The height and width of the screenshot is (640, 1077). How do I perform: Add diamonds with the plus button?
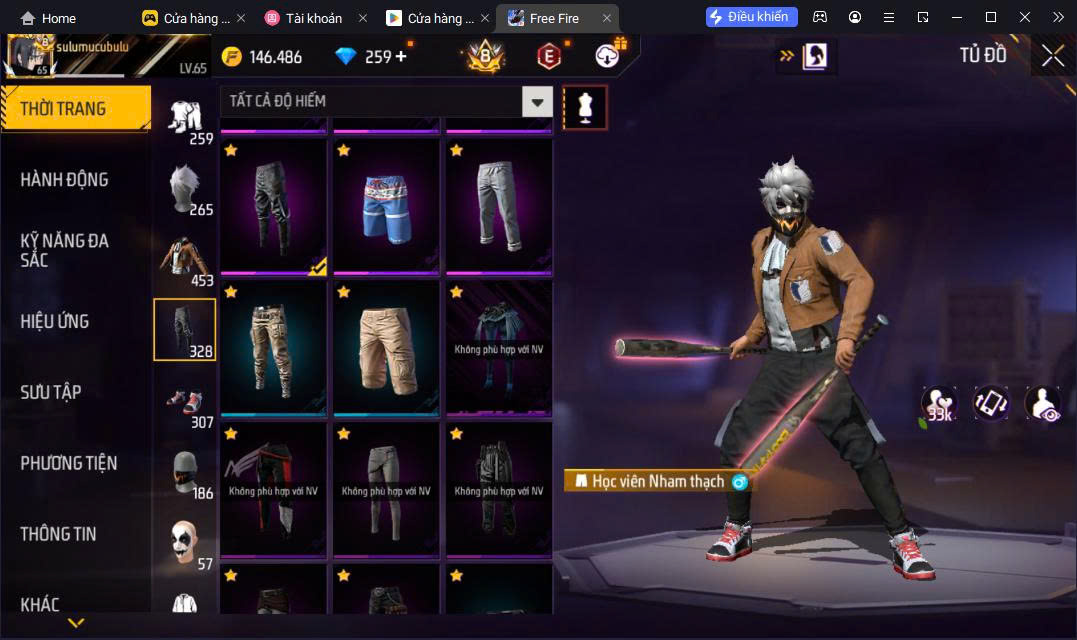coord(401,56)
